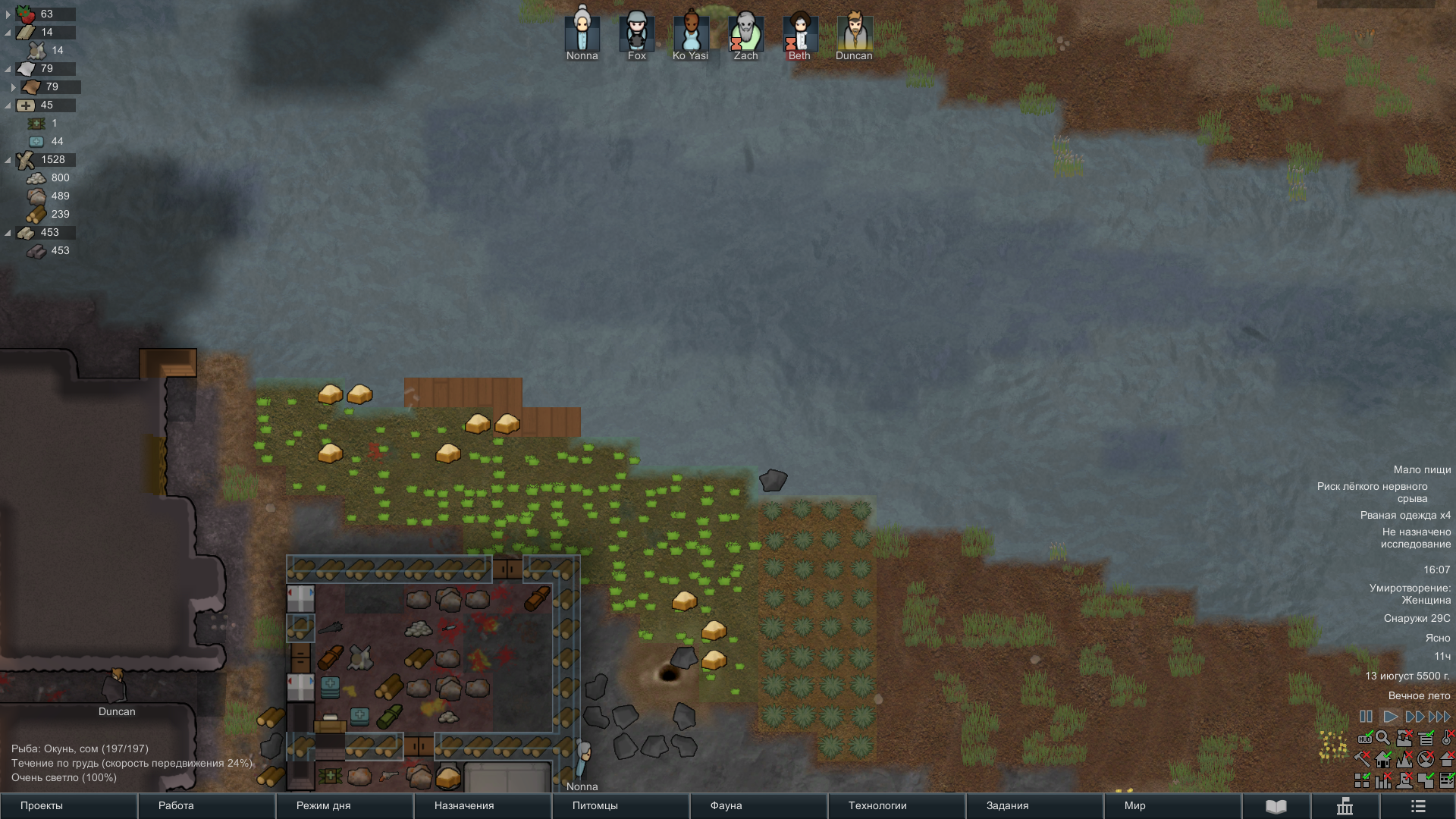Switch to the Мир world view
The width and height of the screenshot is (1456, 819).
click(1172, 805)
